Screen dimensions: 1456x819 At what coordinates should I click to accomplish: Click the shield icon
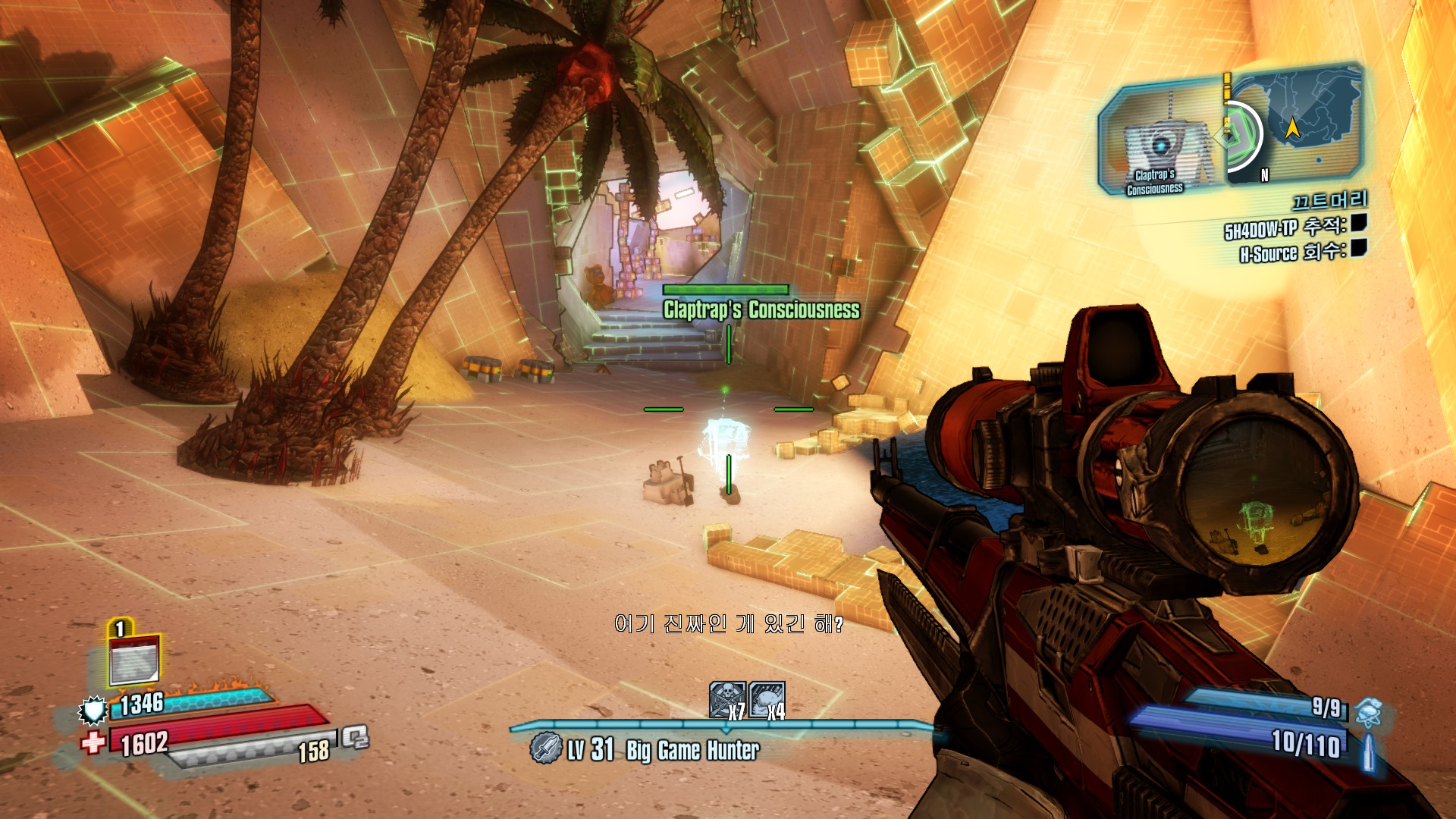[x=93, y=710]
